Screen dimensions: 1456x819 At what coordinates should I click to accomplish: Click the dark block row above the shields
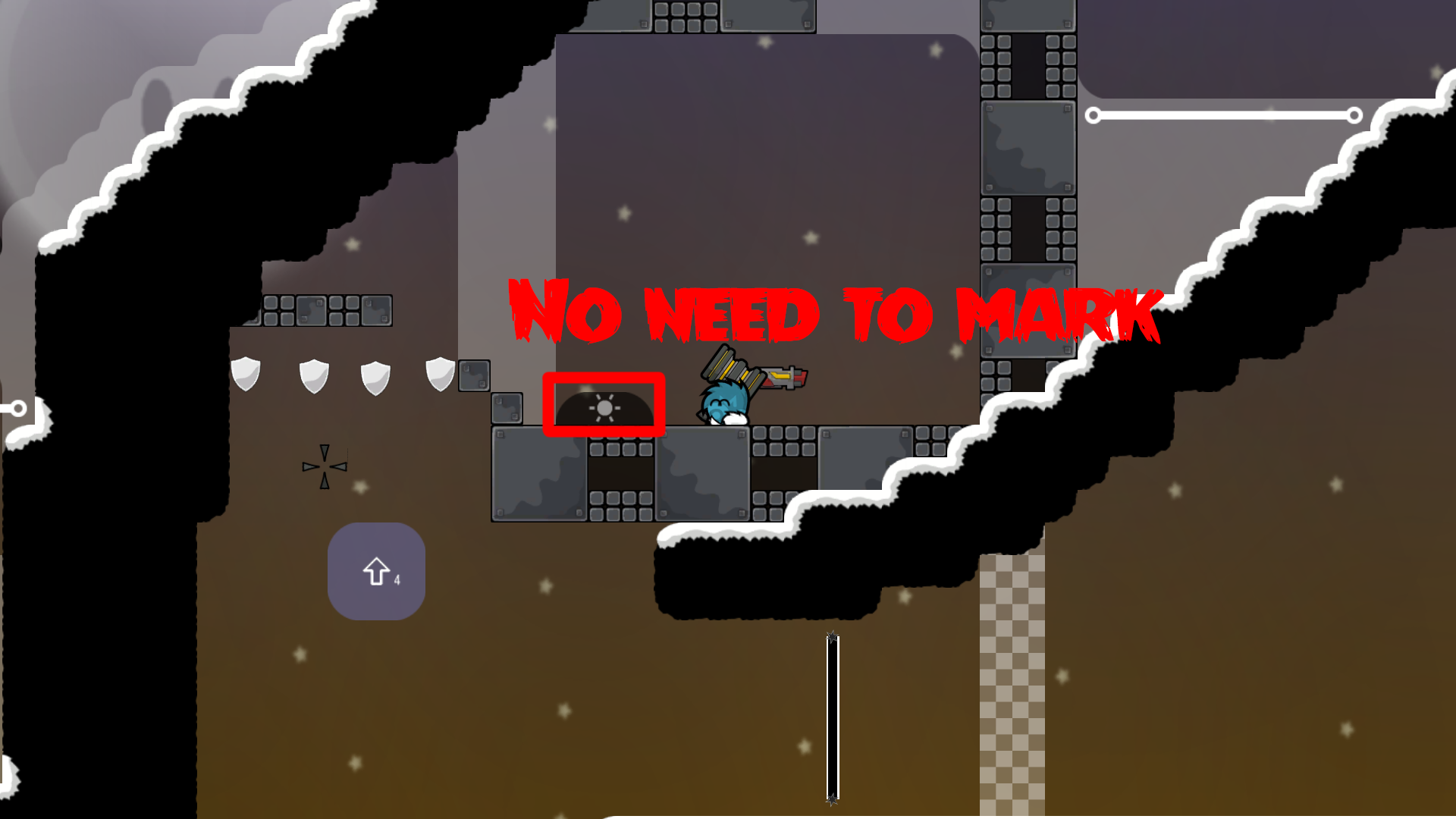click(x=326, y=311)
